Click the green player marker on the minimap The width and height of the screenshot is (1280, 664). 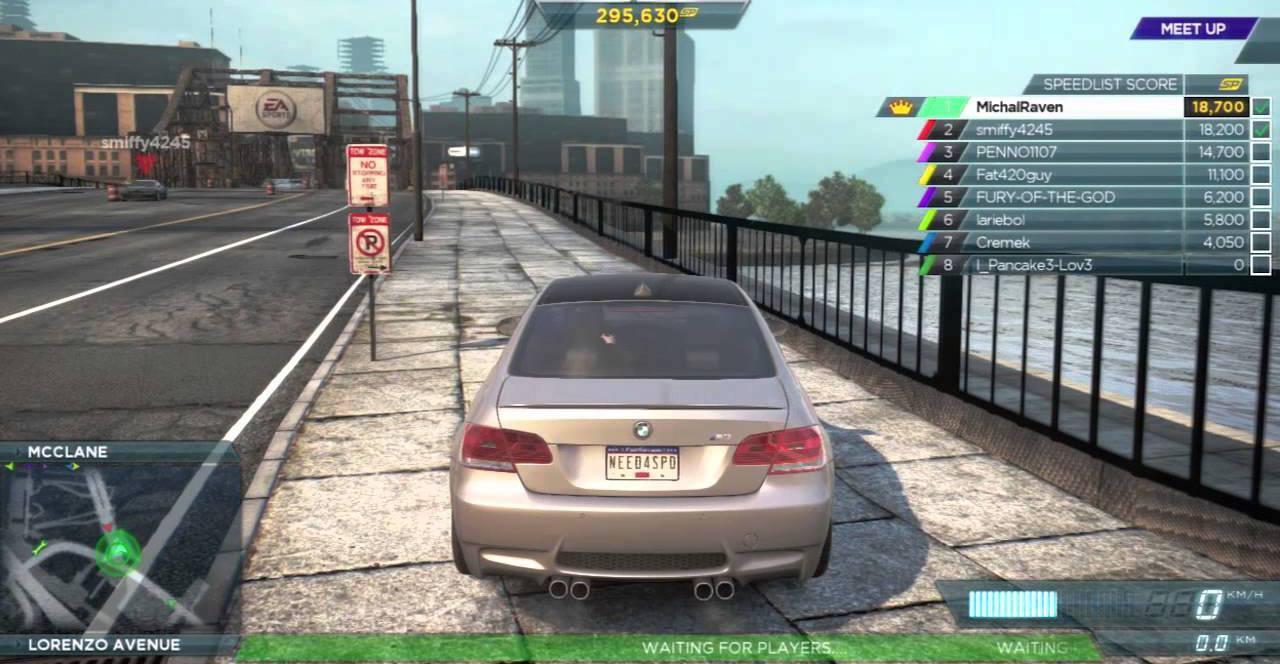point(118,548)
